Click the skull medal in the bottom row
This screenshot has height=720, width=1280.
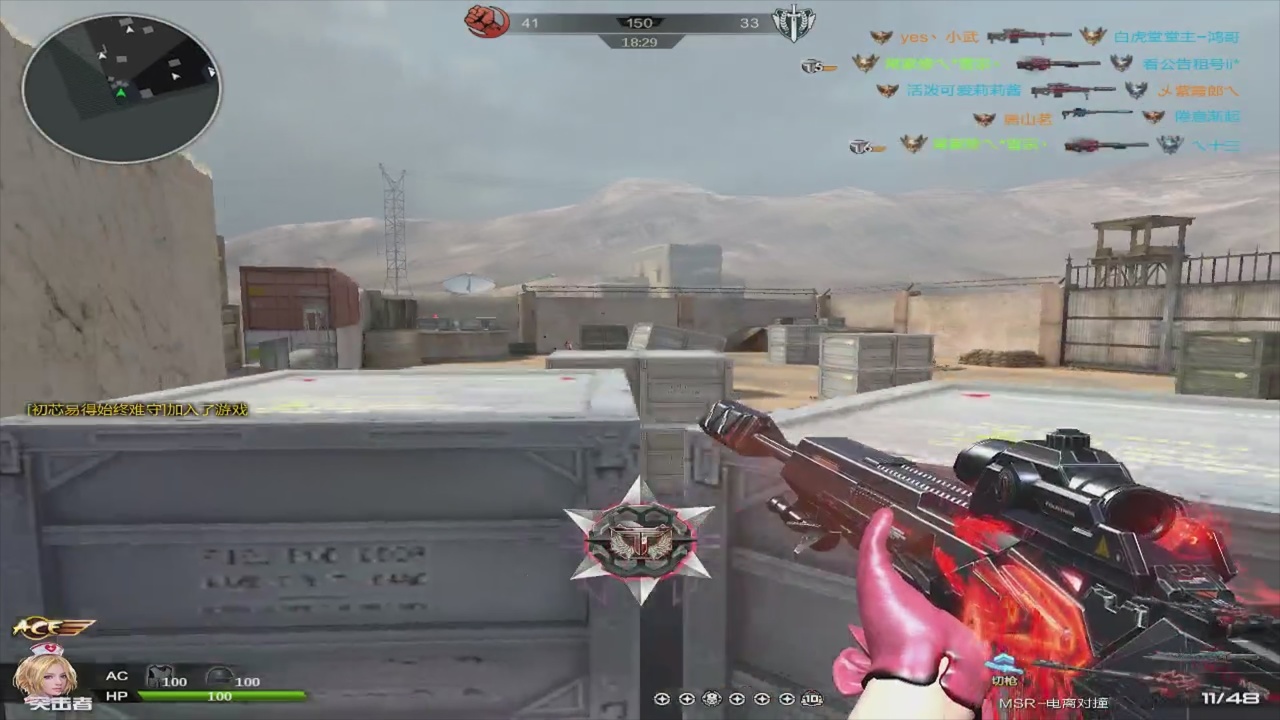pyautogui.click(x=712, y=699)
